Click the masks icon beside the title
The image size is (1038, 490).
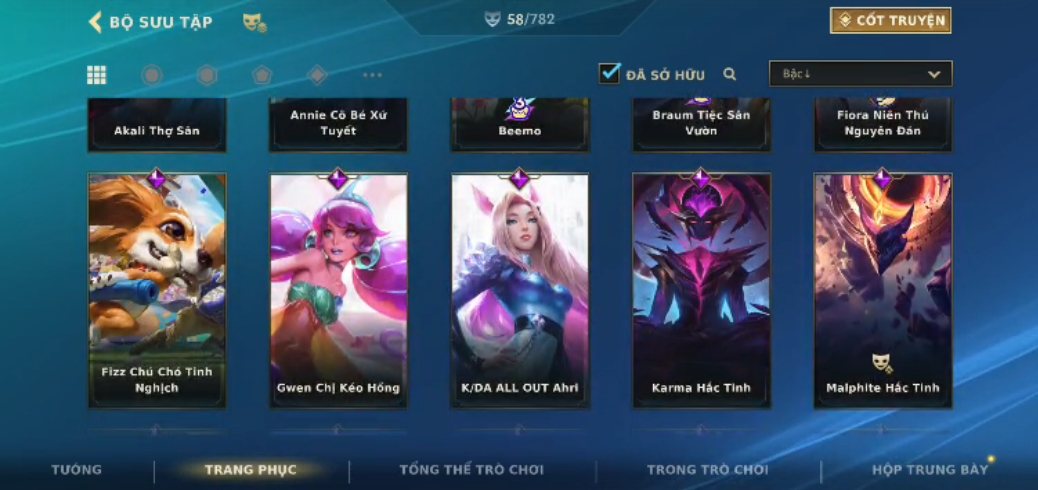[254, 22]
